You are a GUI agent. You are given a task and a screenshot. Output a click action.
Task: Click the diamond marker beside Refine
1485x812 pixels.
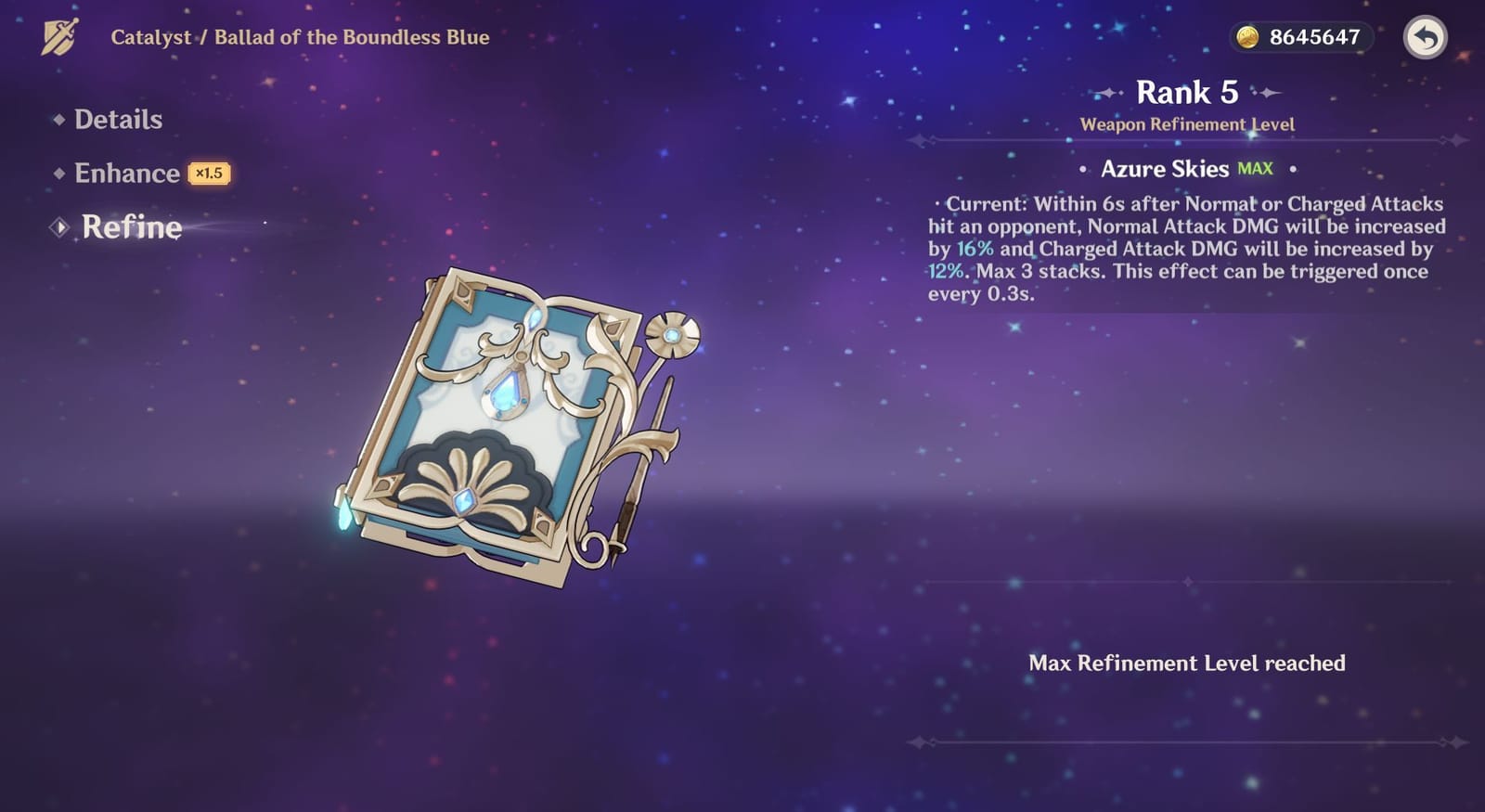[x=59, y=226]
